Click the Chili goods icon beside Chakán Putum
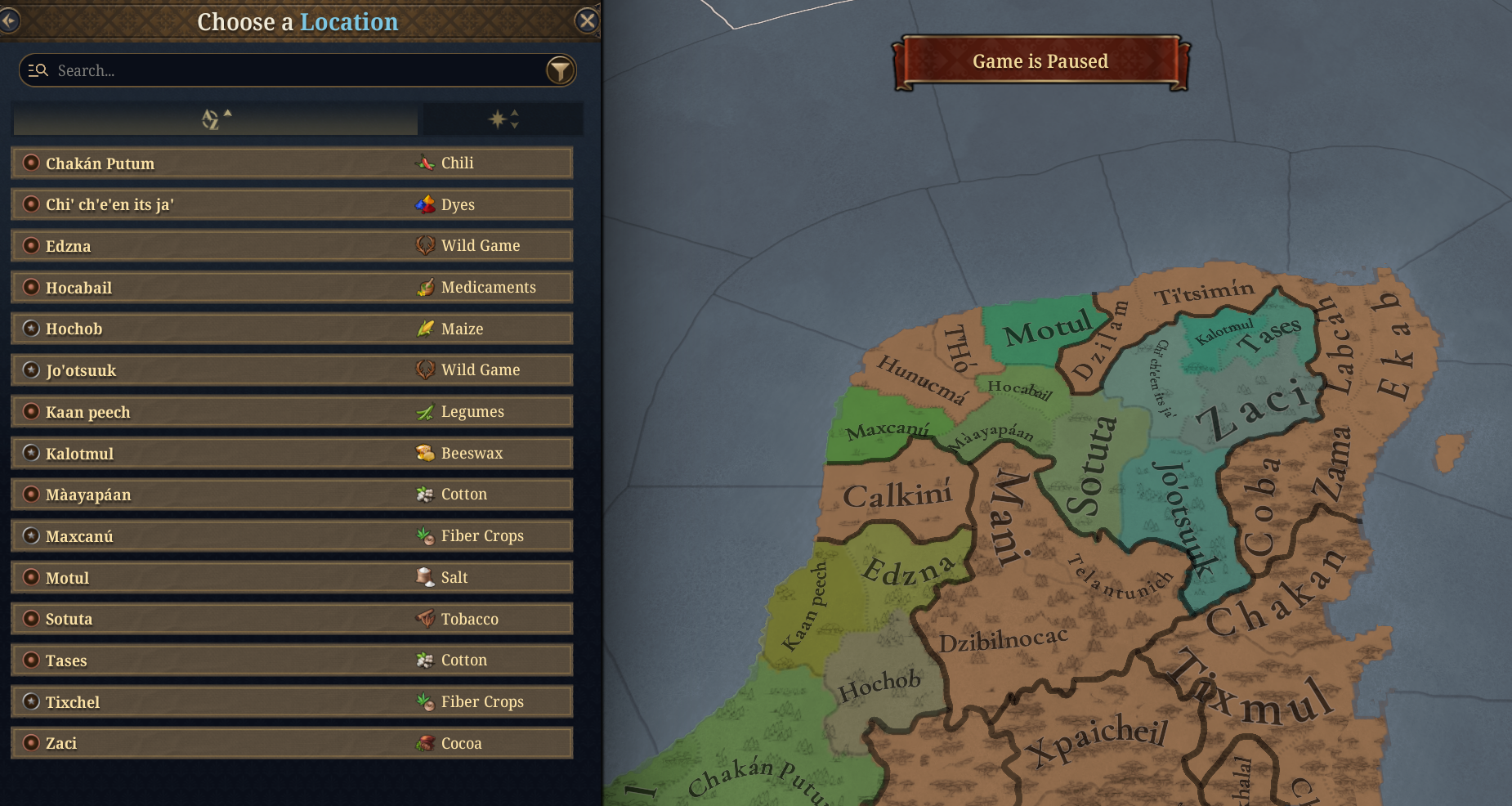This screenshot has width=1512, height=806. click(x=425, y=163)
